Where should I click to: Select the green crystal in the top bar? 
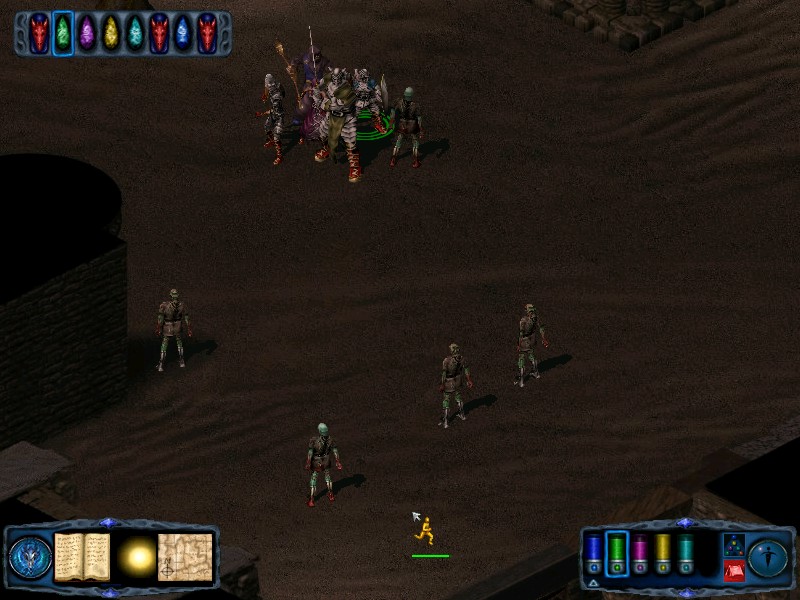coord(63,33)
